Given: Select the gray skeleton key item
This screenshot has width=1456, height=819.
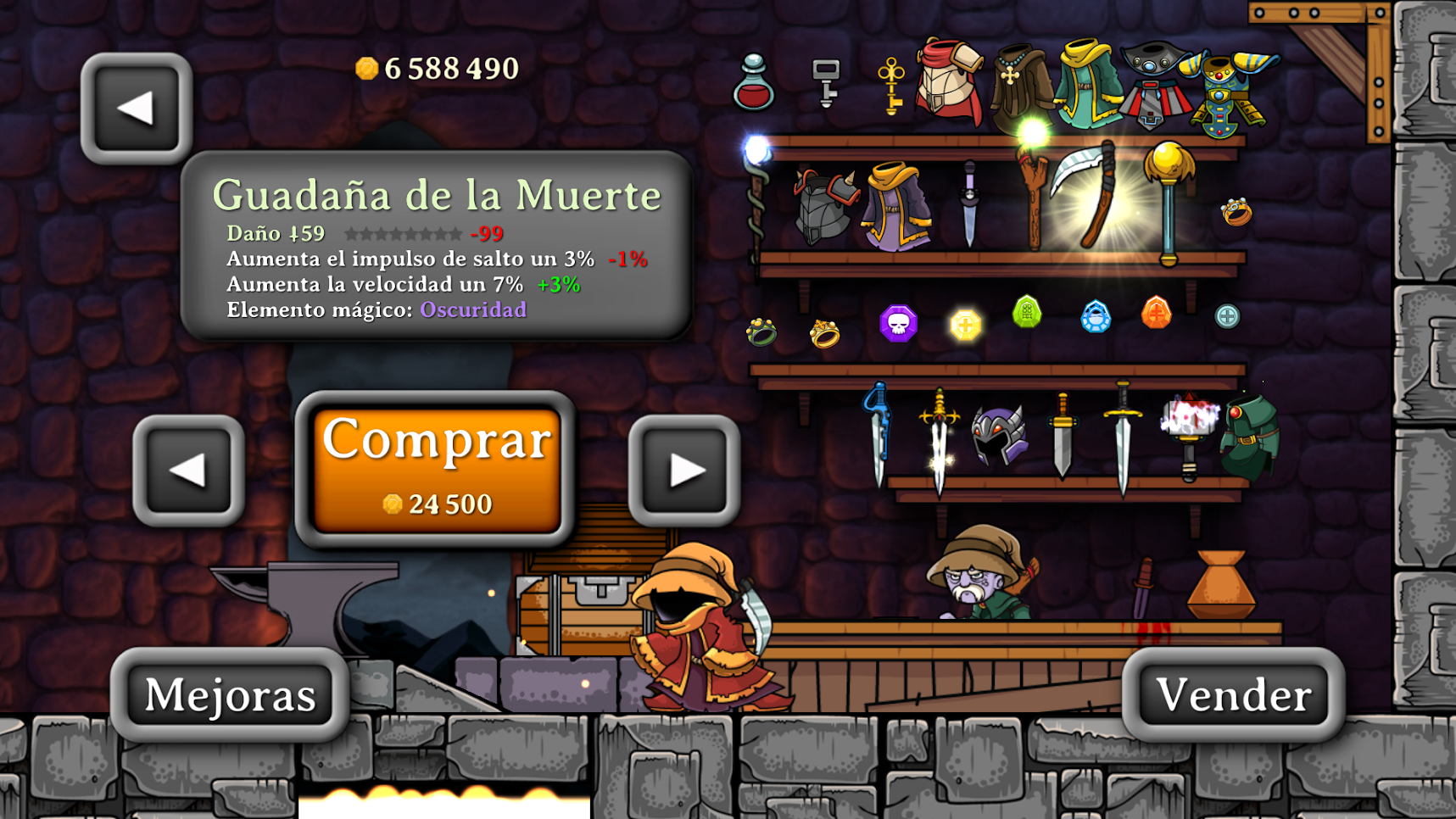Looking at the screenshot, I should point(824,85).
